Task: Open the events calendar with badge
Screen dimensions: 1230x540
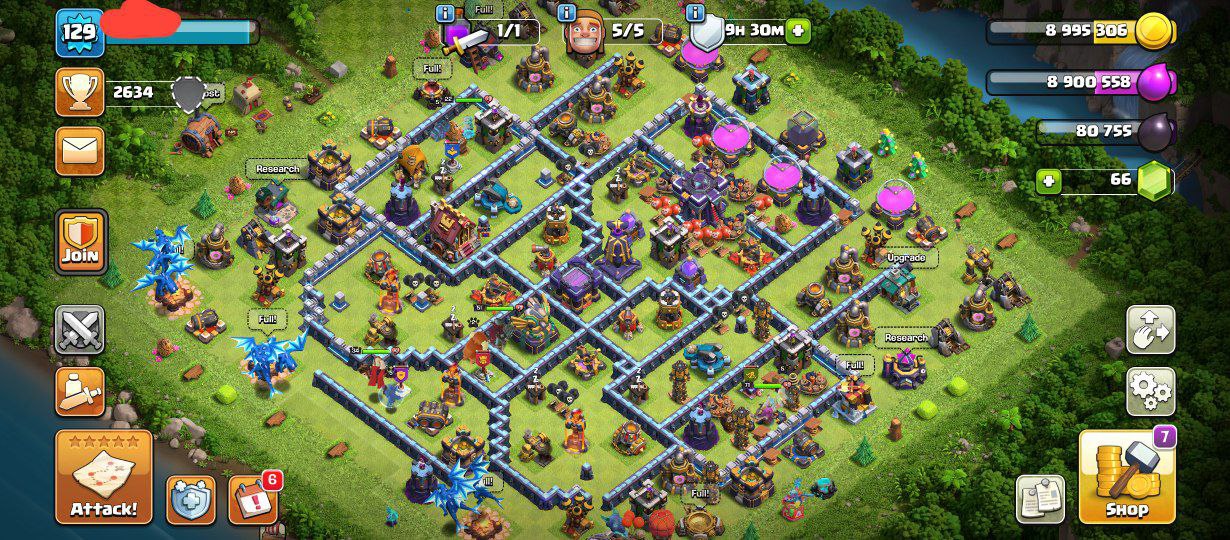Action: click(252, 500)
